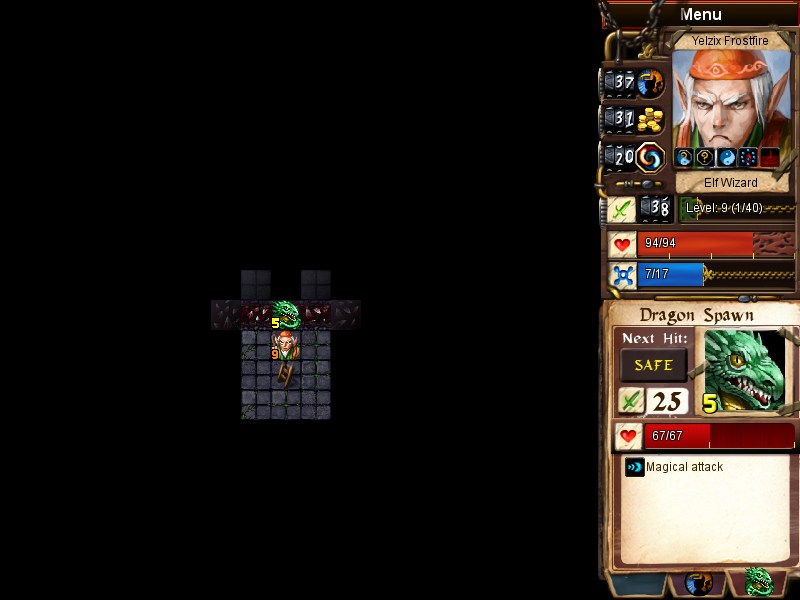This screenshot has height=600, width=800.
Task: Switch to the green dragon tab at the bottom
Action: (759, 582)
